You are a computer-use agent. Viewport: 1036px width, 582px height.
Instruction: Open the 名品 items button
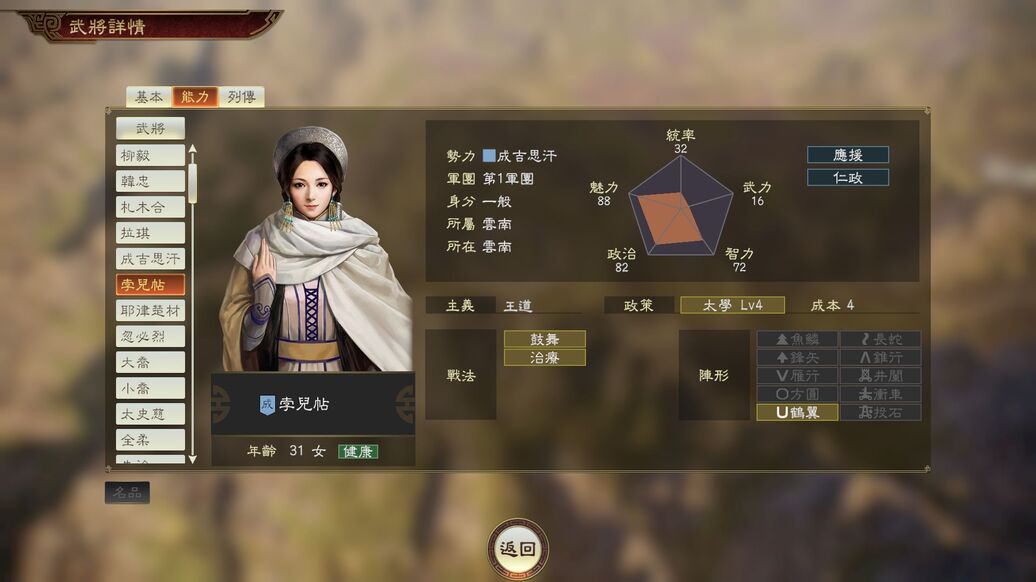click(x=127, y=492)
